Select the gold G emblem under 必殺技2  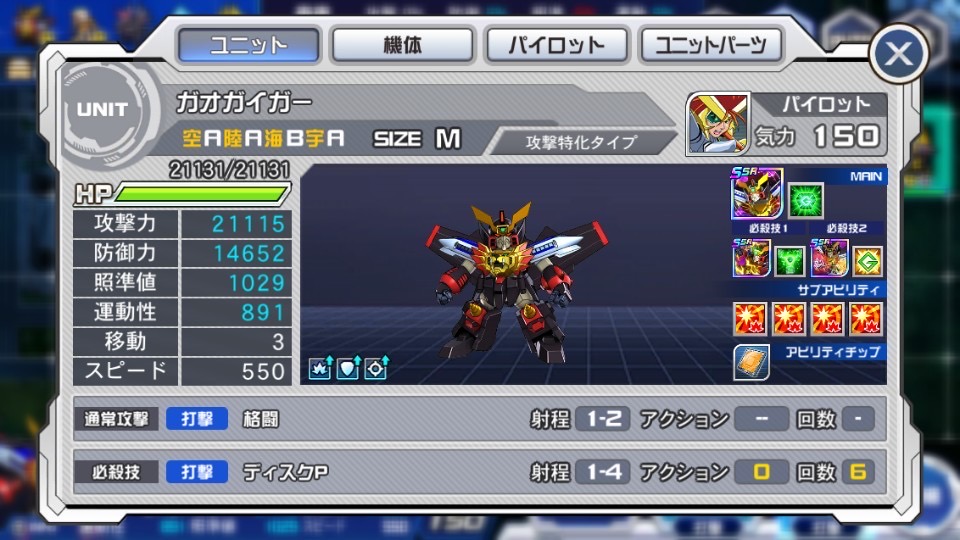point(867,262)
